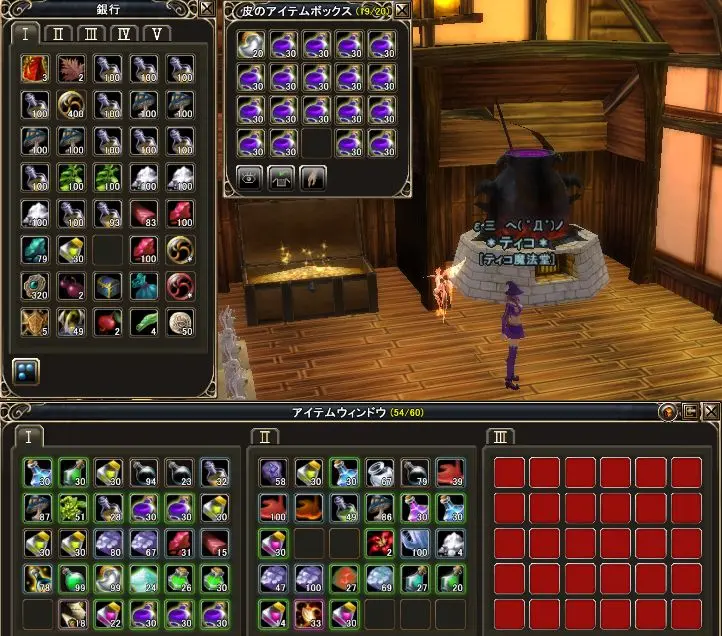Screen dimensions: 722x636
Task: Click the bank's blue orbs sort button
Action: [25, 371]
